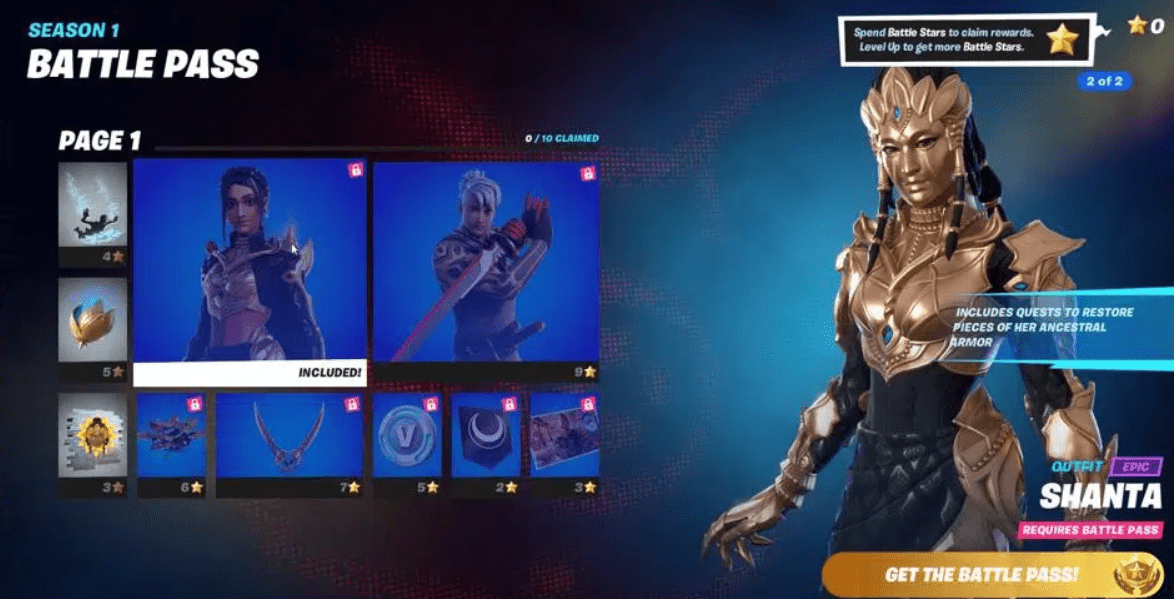
Task: Click the '2 of 2' style indicator
Action: [1104, 81]
